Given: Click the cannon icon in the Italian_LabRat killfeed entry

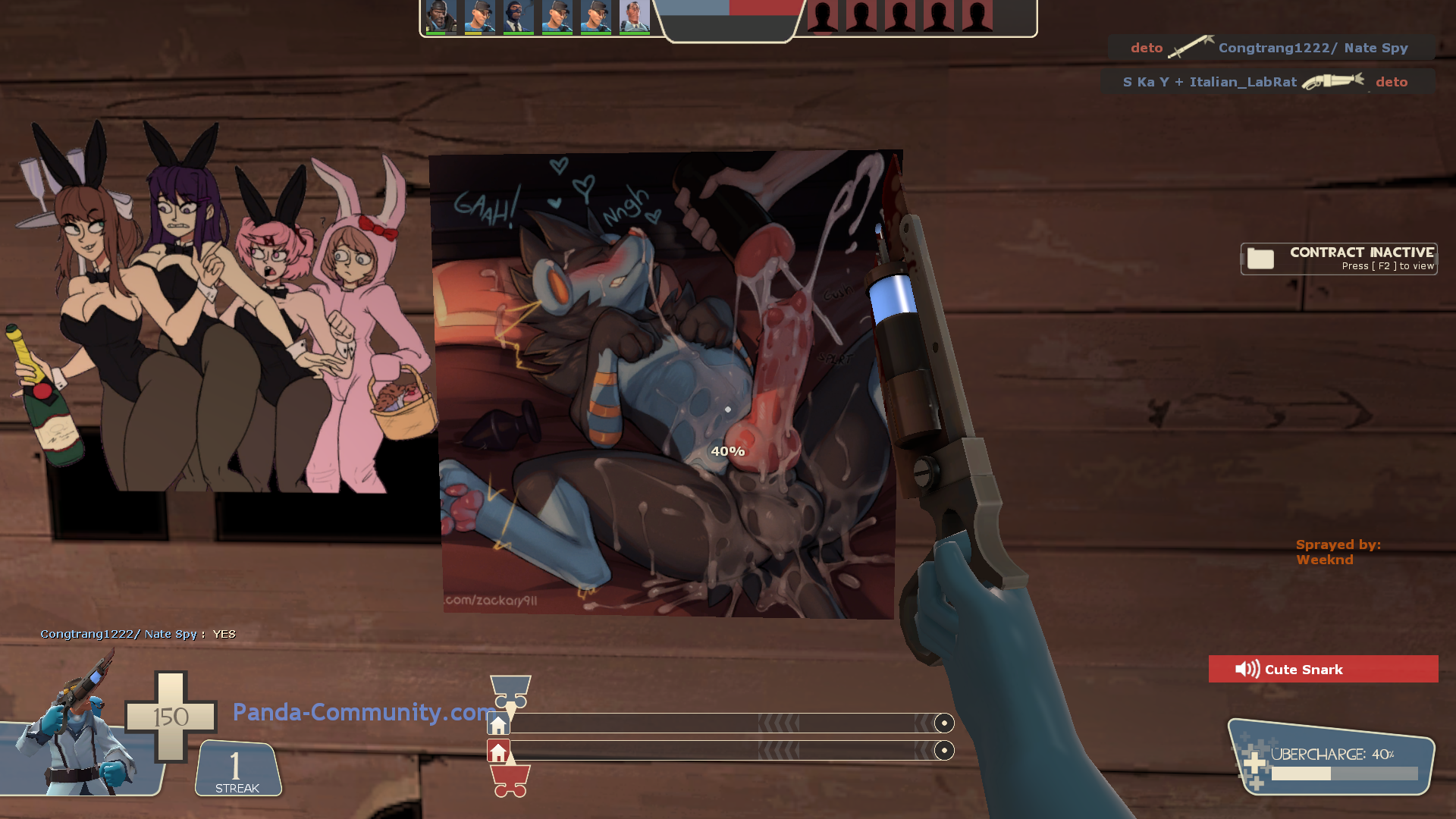Looking at the screenshot, I should click(x=1333, y=81).
